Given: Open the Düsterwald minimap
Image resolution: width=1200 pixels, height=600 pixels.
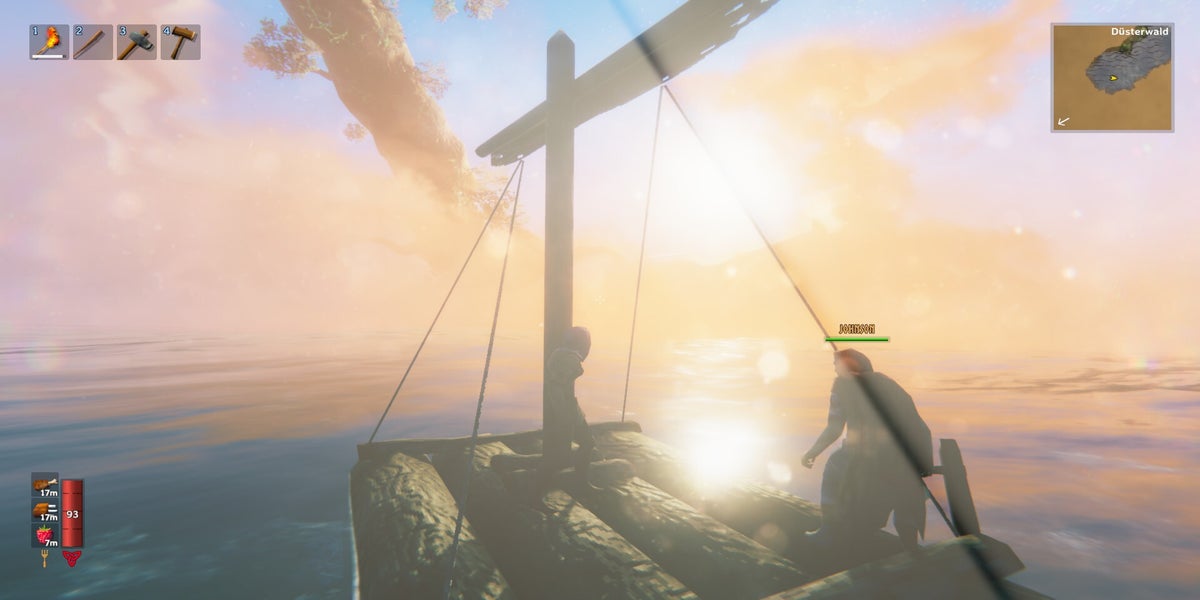Looking at the screenshot, I should pos(1112,77).
